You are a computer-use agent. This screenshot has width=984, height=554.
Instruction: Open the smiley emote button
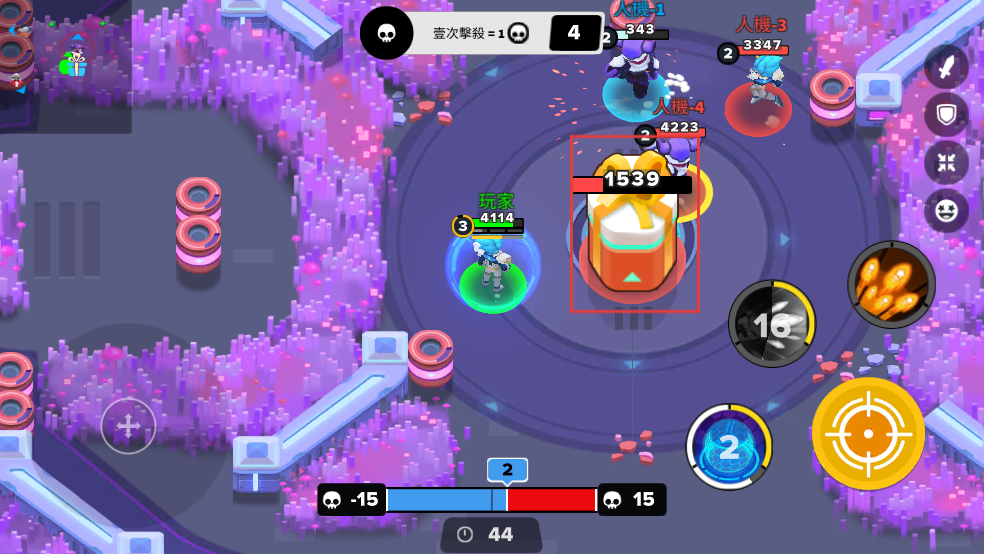[x=945, y=210]
